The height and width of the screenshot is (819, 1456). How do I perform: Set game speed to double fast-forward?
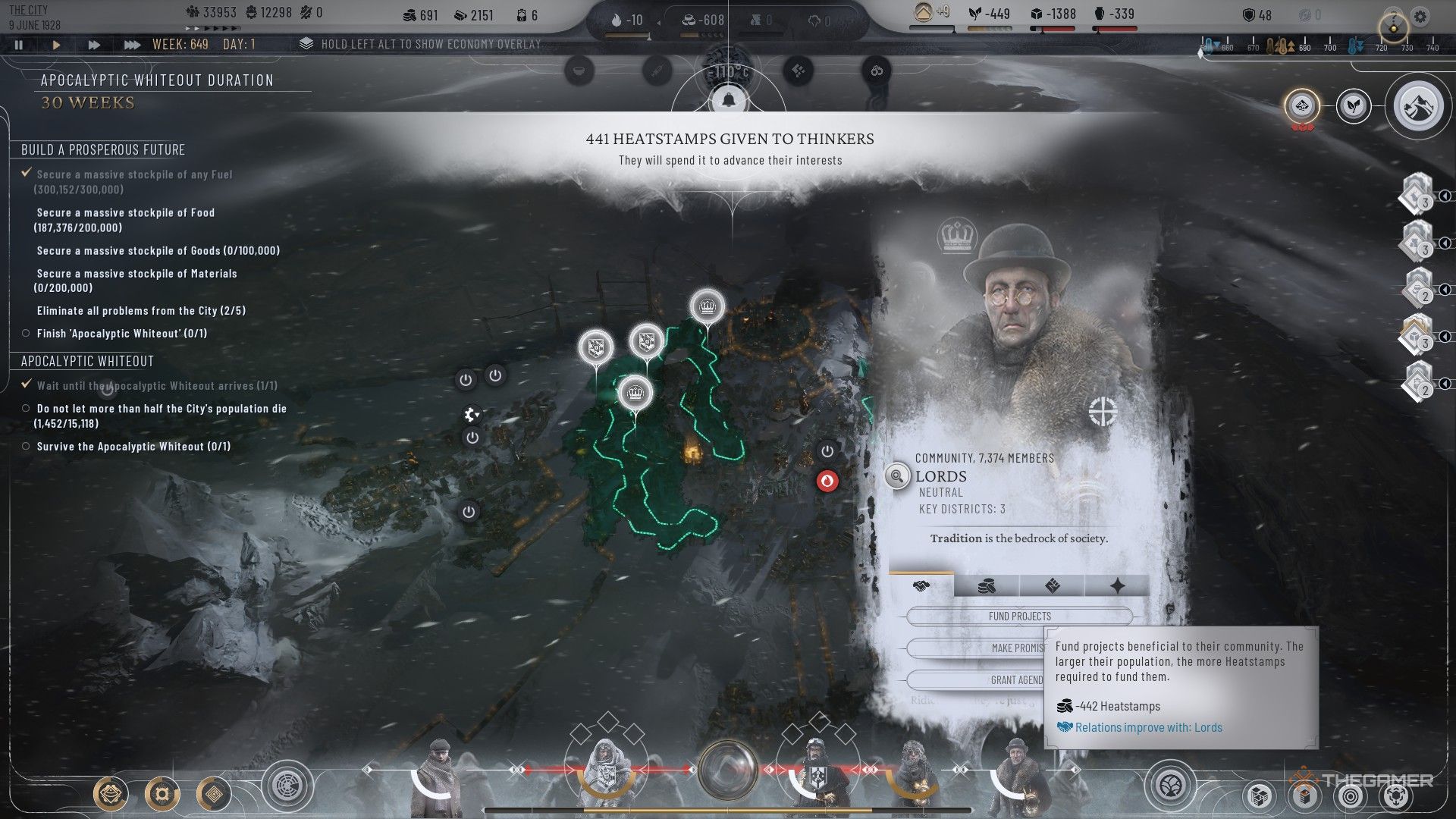point(94,45)
